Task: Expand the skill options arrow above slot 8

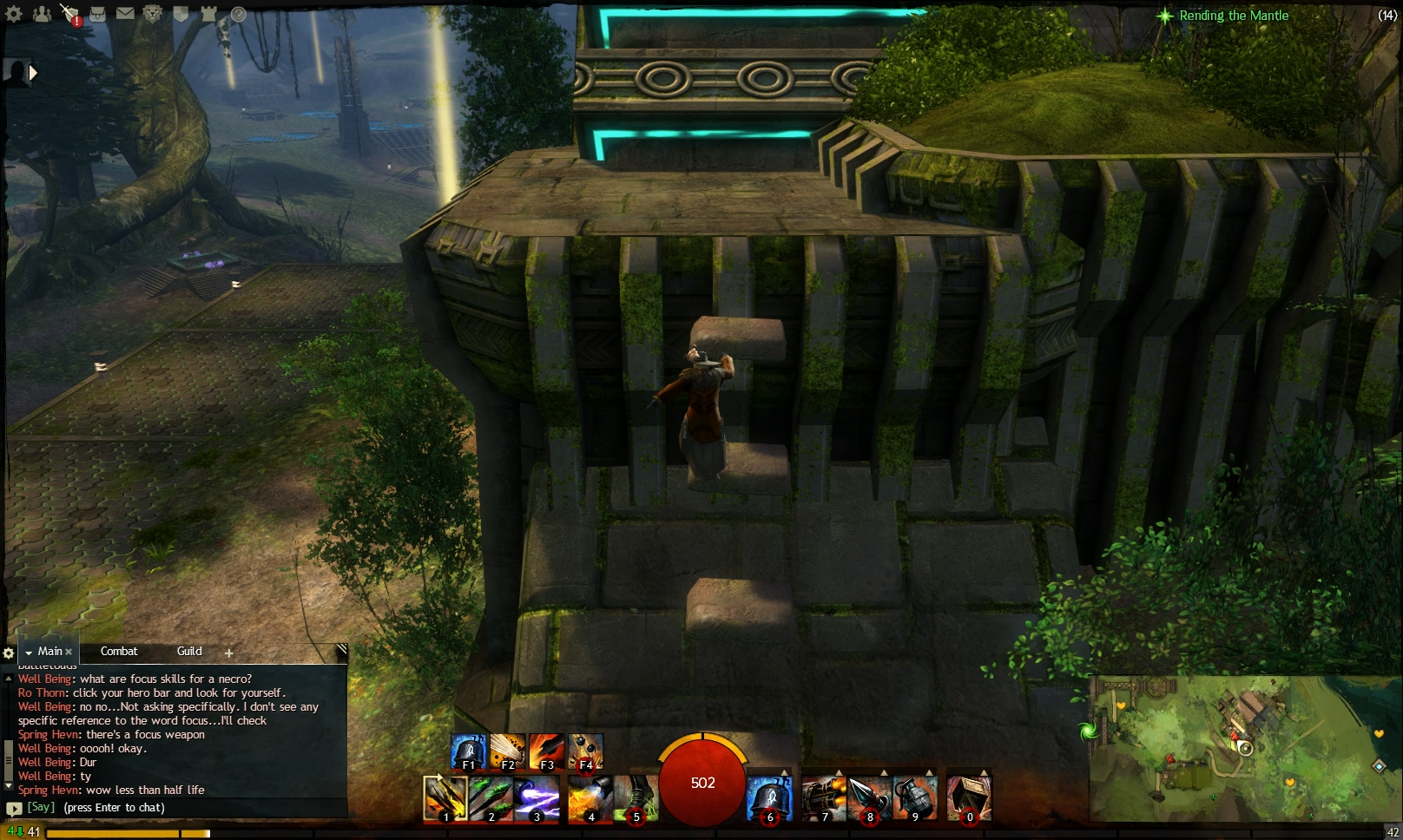Action: click(883, 771)
